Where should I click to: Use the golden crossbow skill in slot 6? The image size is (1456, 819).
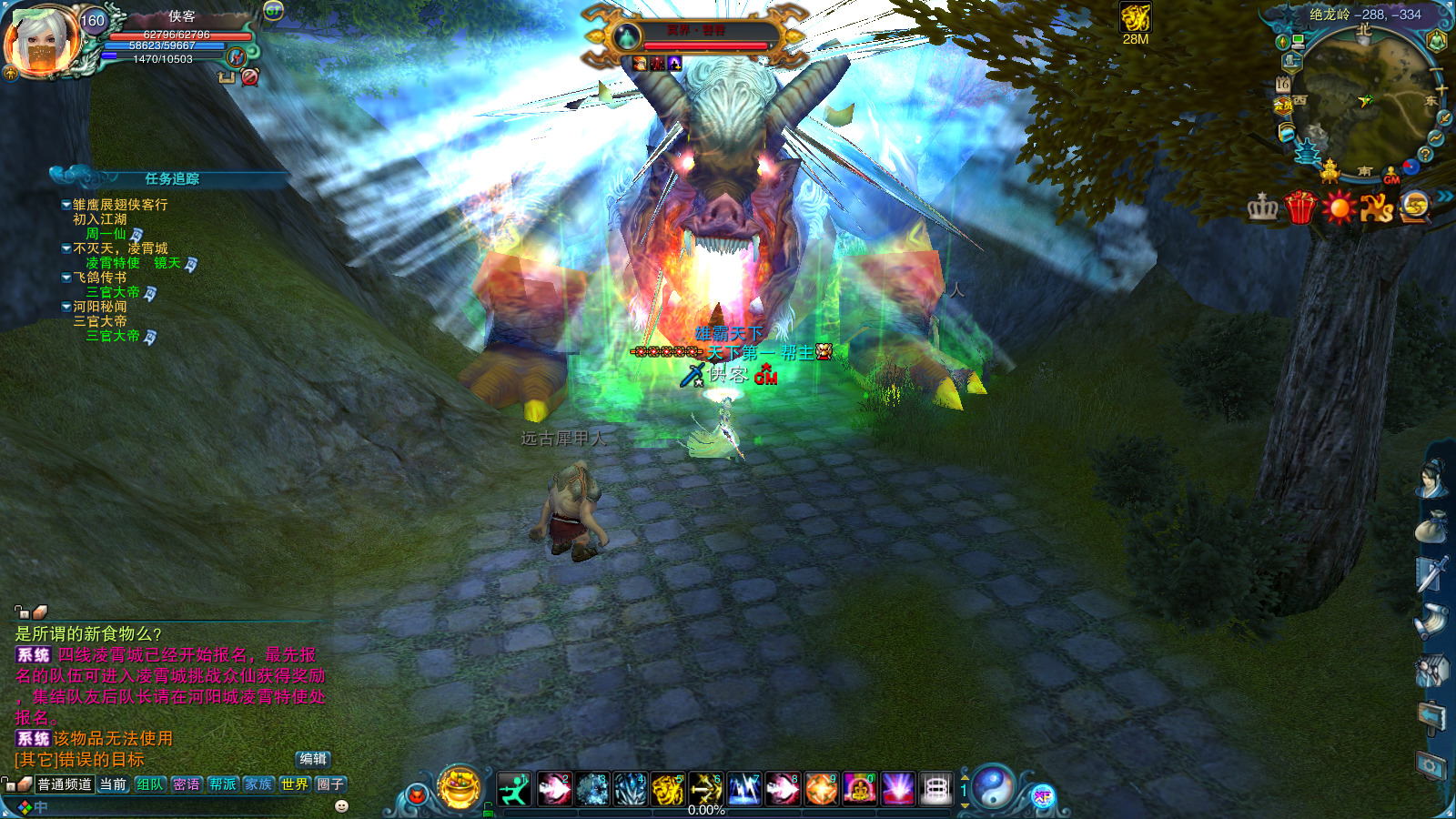[705, 789]
